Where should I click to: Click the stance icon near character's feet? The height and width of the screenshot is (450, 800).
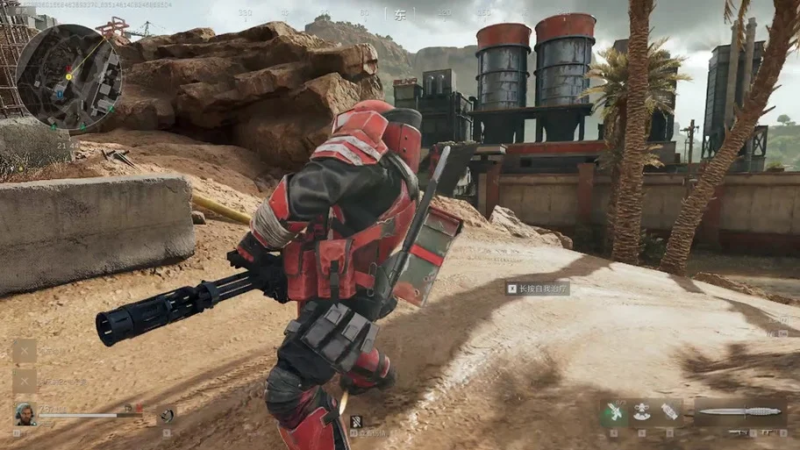click(356, 421)
